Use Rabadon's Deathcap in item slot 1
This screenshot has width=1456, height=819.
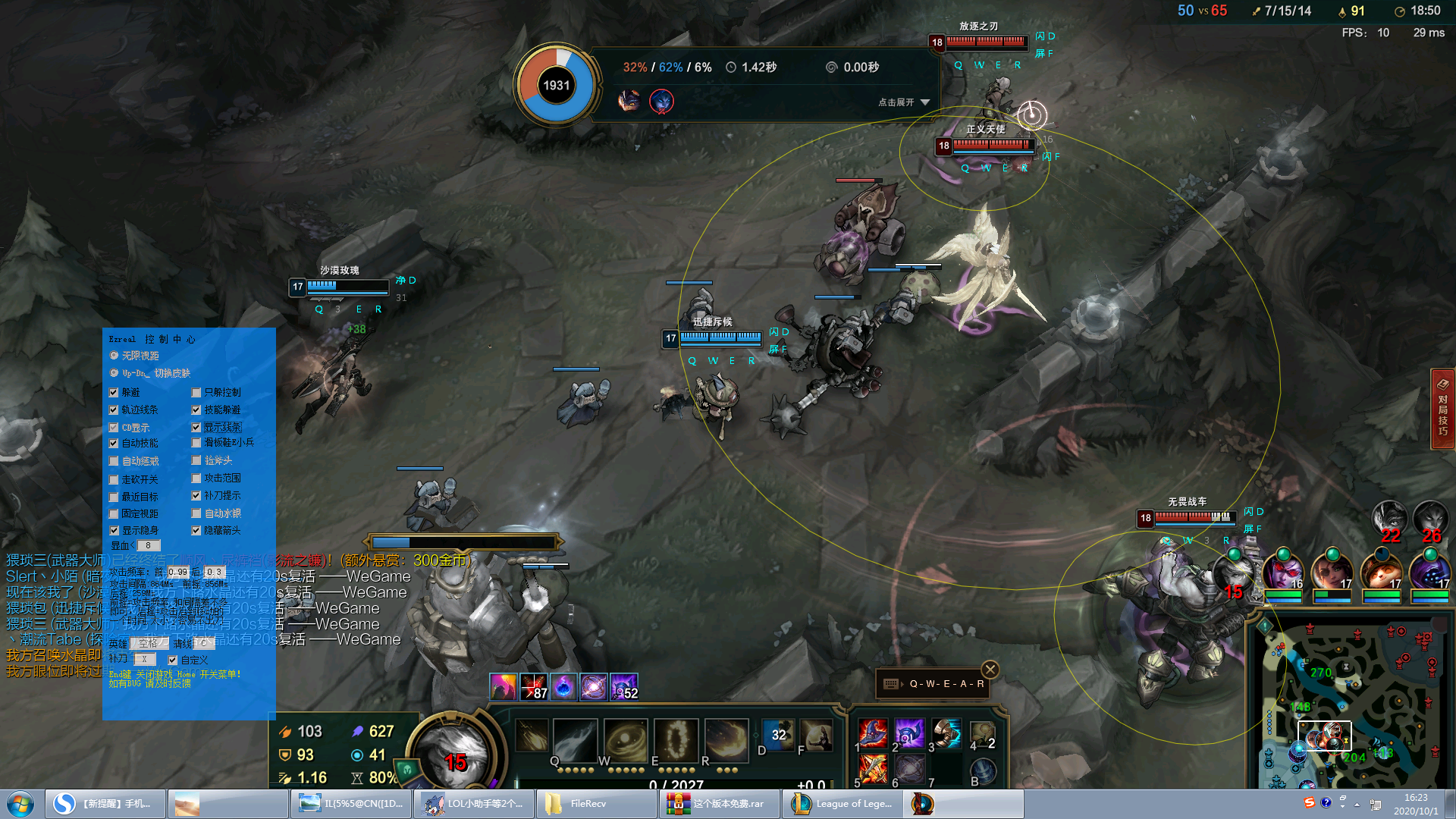(873, 733)
